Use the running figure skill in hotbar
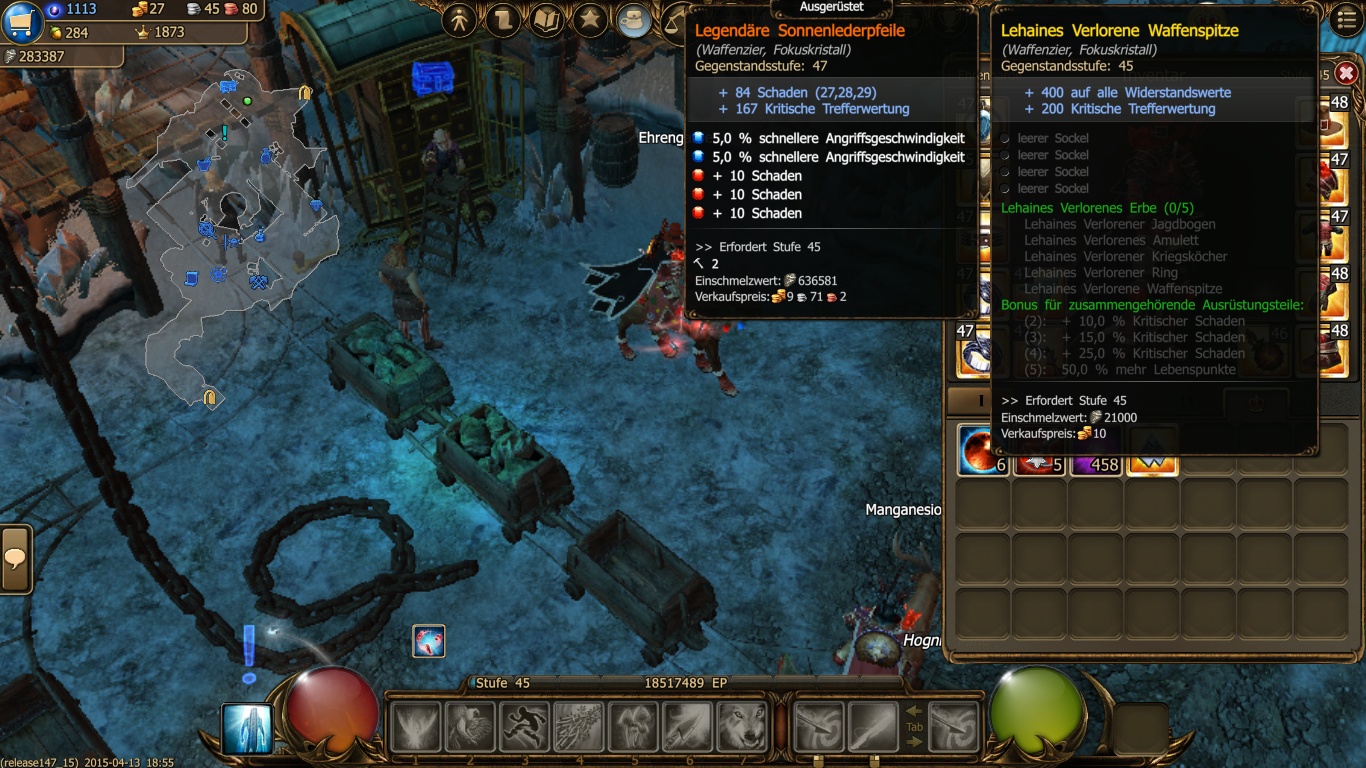The height and width of the screenshot is (768, 1366). click(524, 727)
